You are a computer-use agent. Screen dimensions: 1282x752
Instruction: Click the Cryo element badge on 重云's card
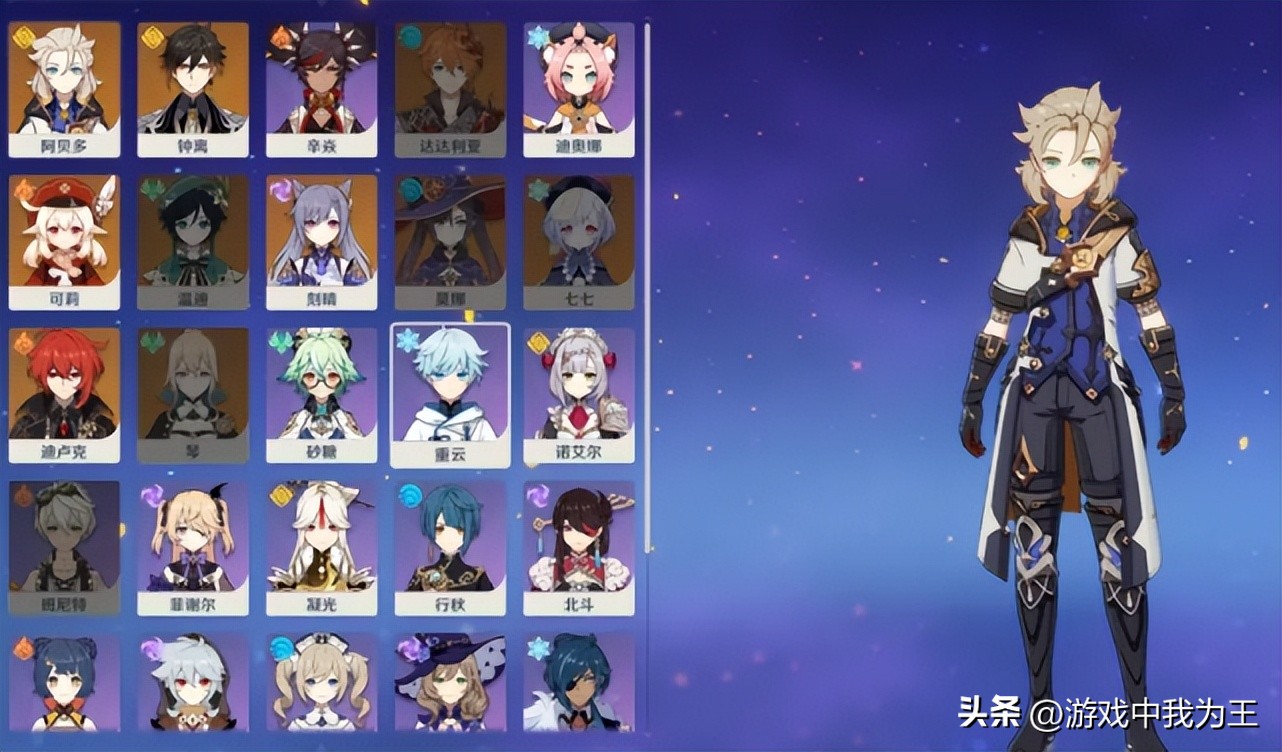[x=407, y=340]
